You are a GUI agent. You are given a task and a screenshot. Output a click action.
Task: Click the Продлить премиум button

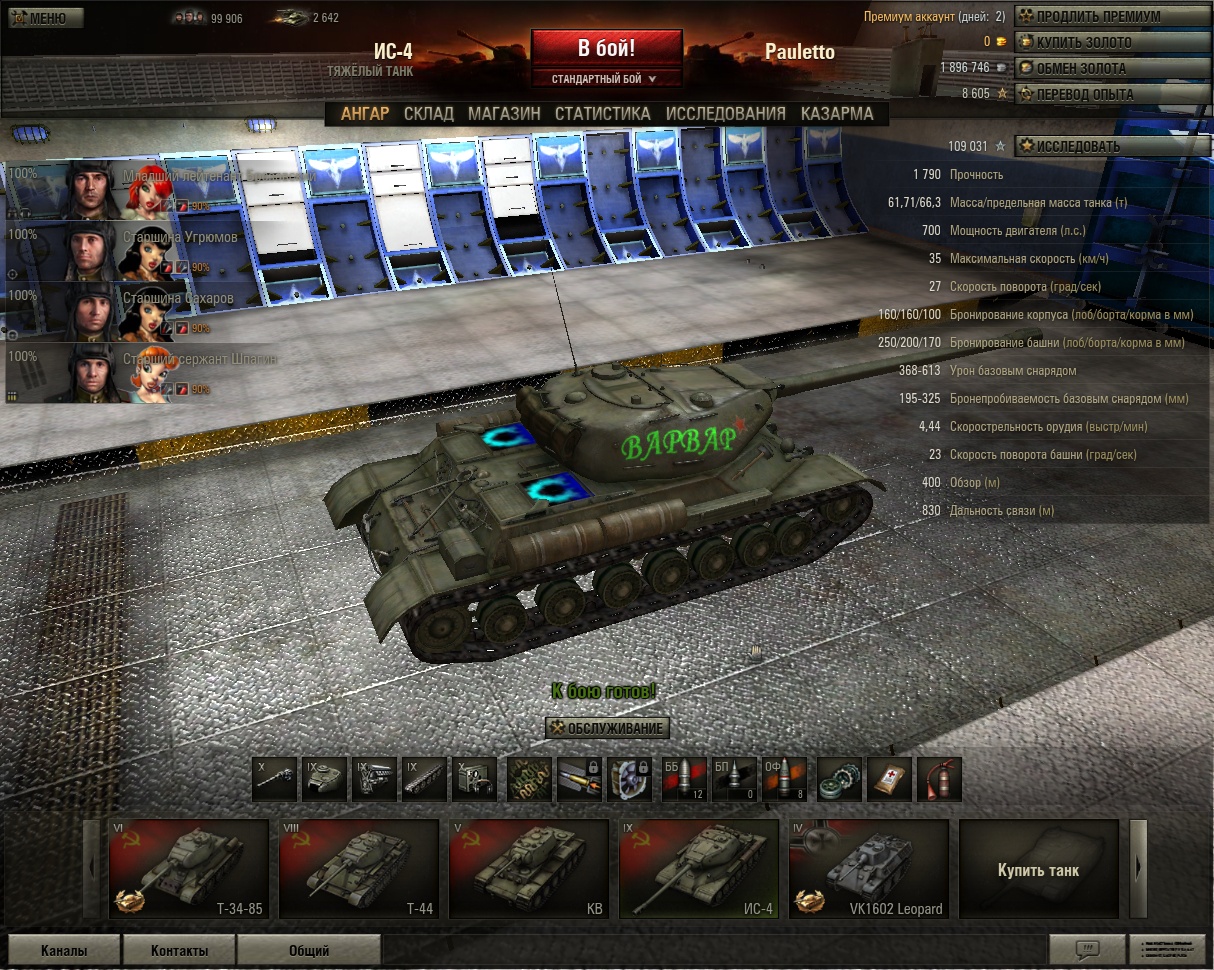[x=1098, y=16]
